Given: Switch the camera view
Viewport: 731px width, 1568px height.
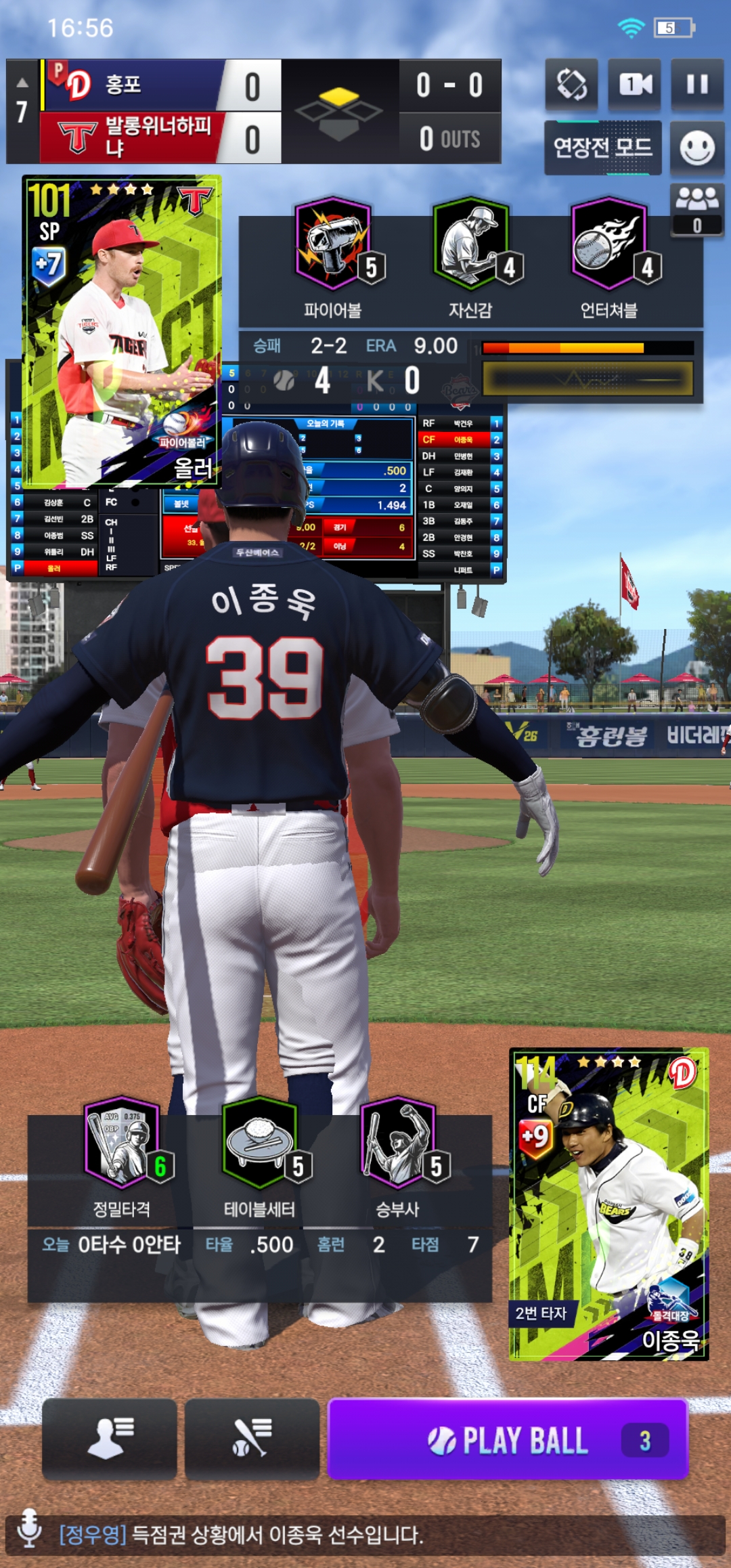Looking at the screenshot, I should 635,85.
